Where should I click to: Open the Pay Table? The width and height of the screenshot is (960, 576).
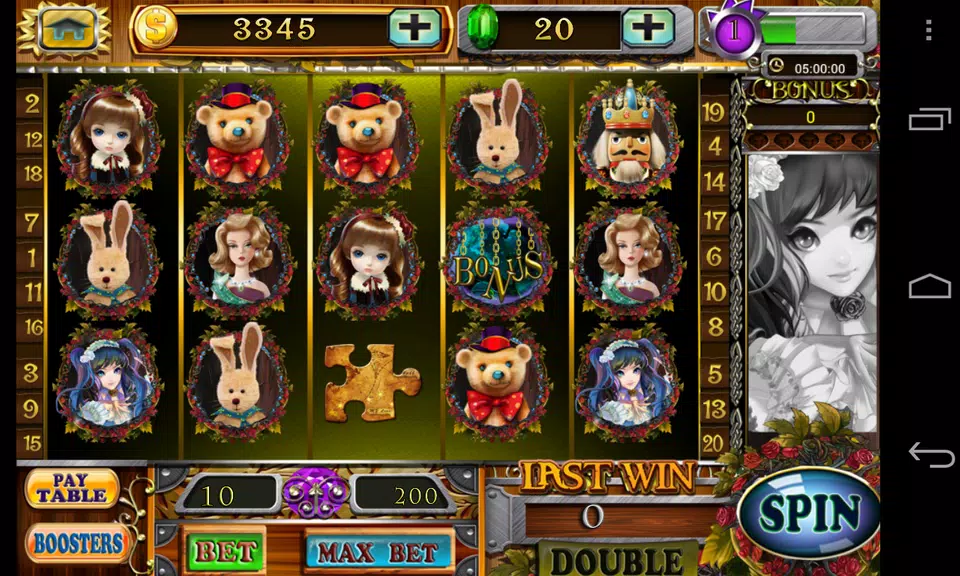click(x=72, y=488)
